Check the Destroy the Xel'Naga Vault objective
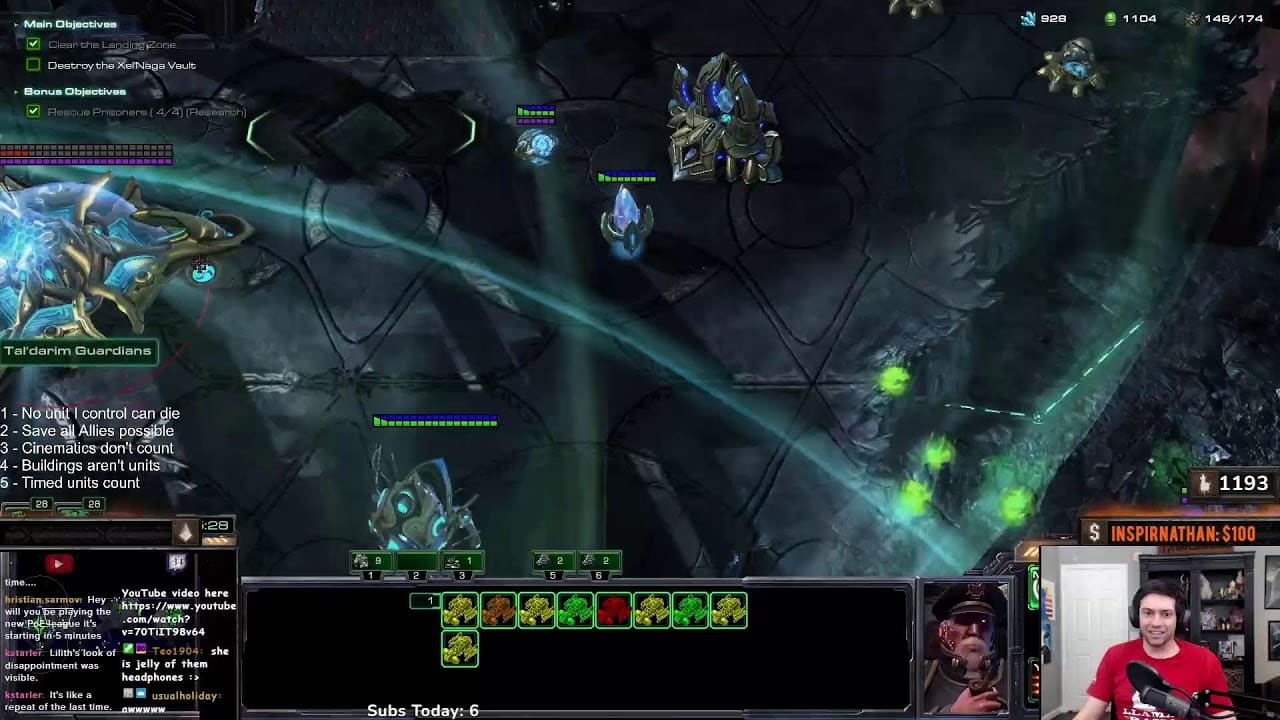 pyautogui.click(x=33, y=64)
